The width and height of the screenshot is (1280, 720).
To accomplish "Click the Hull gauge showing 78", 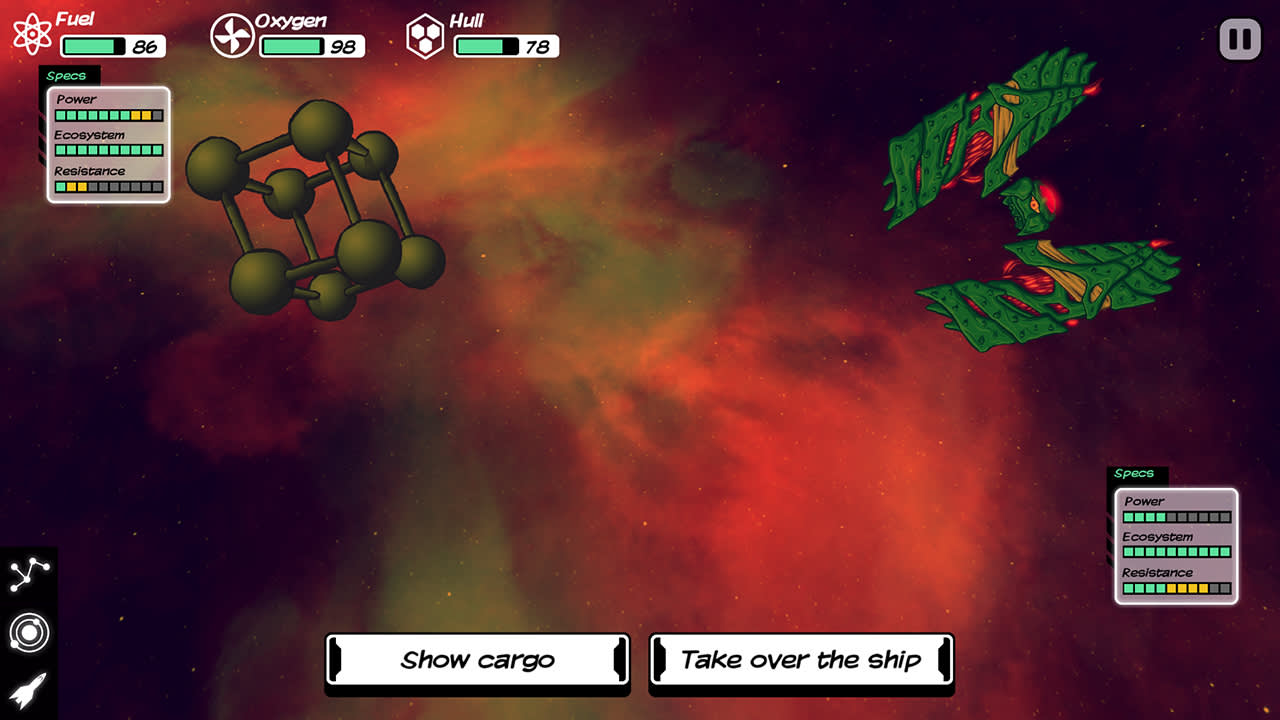I will [x=505, y=45].
